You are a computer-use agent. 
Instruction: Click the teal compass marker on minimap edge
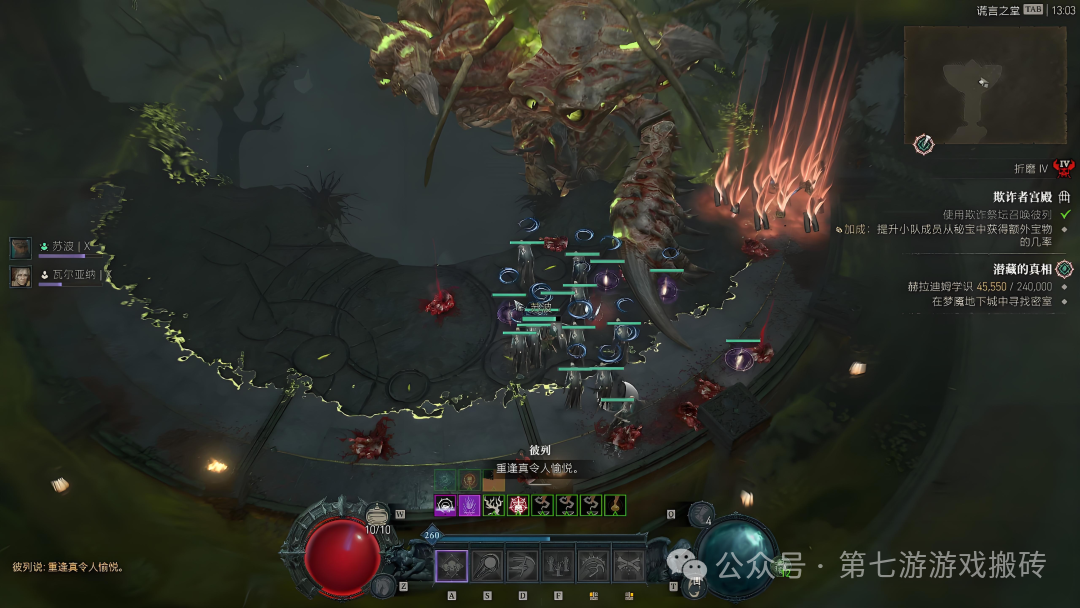pos(924,145)
